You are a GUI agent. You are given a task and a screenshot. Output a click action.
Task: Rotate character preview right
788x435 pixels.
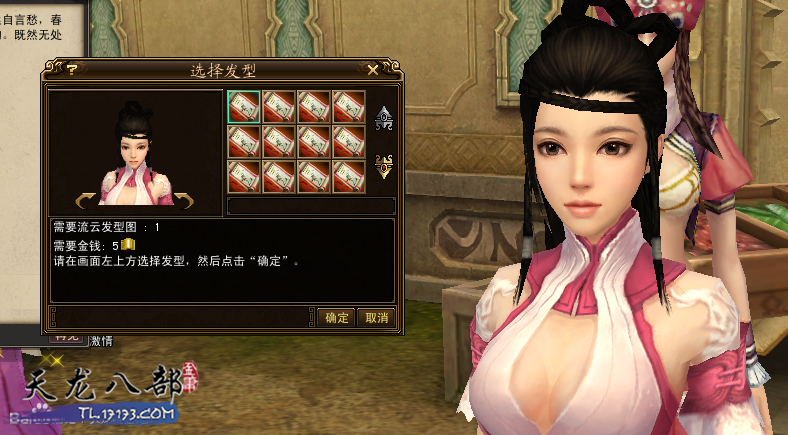[x=185, y=197]
